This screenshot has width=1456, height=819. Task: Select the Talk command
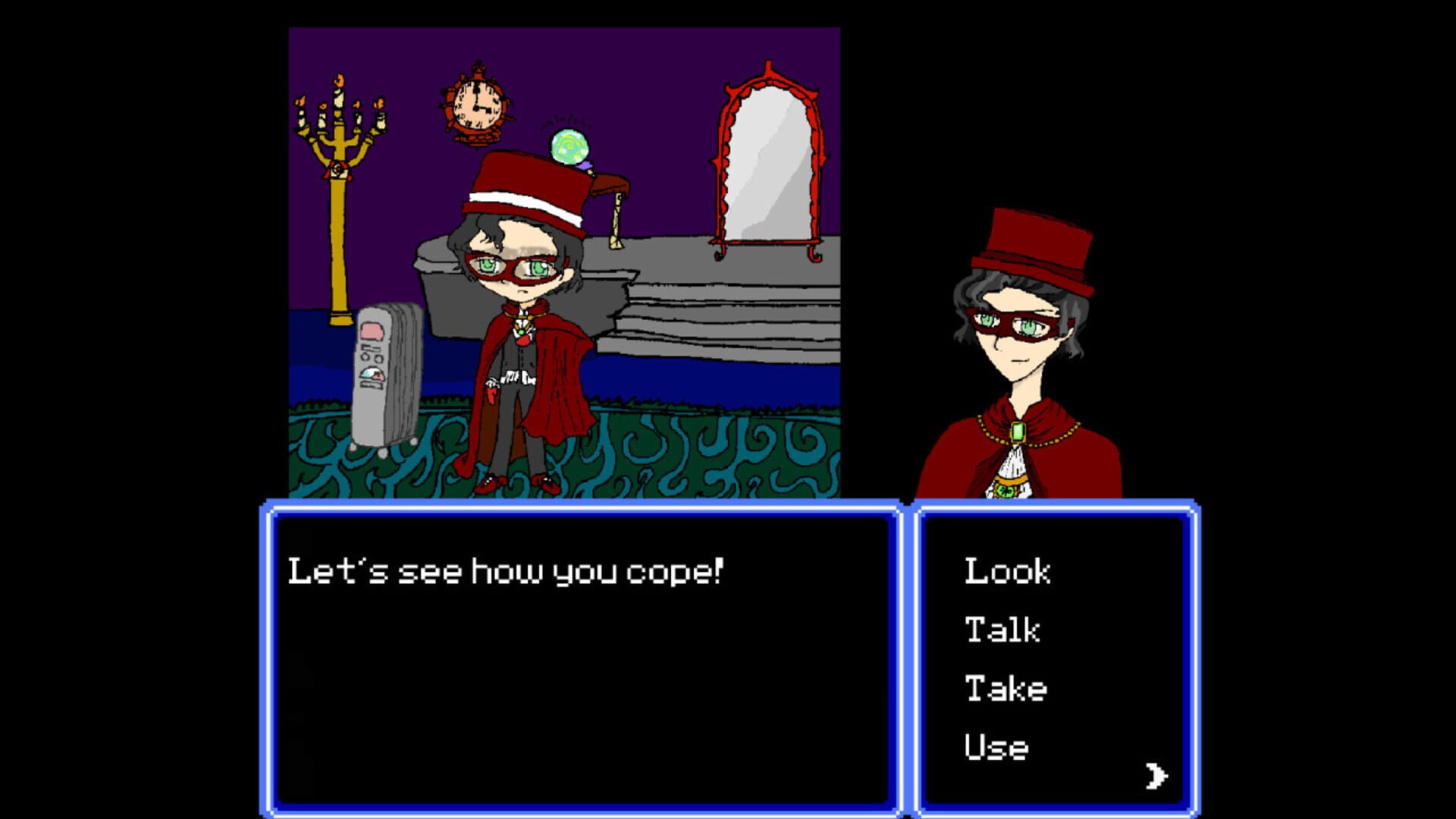[x=1001, y=630]
